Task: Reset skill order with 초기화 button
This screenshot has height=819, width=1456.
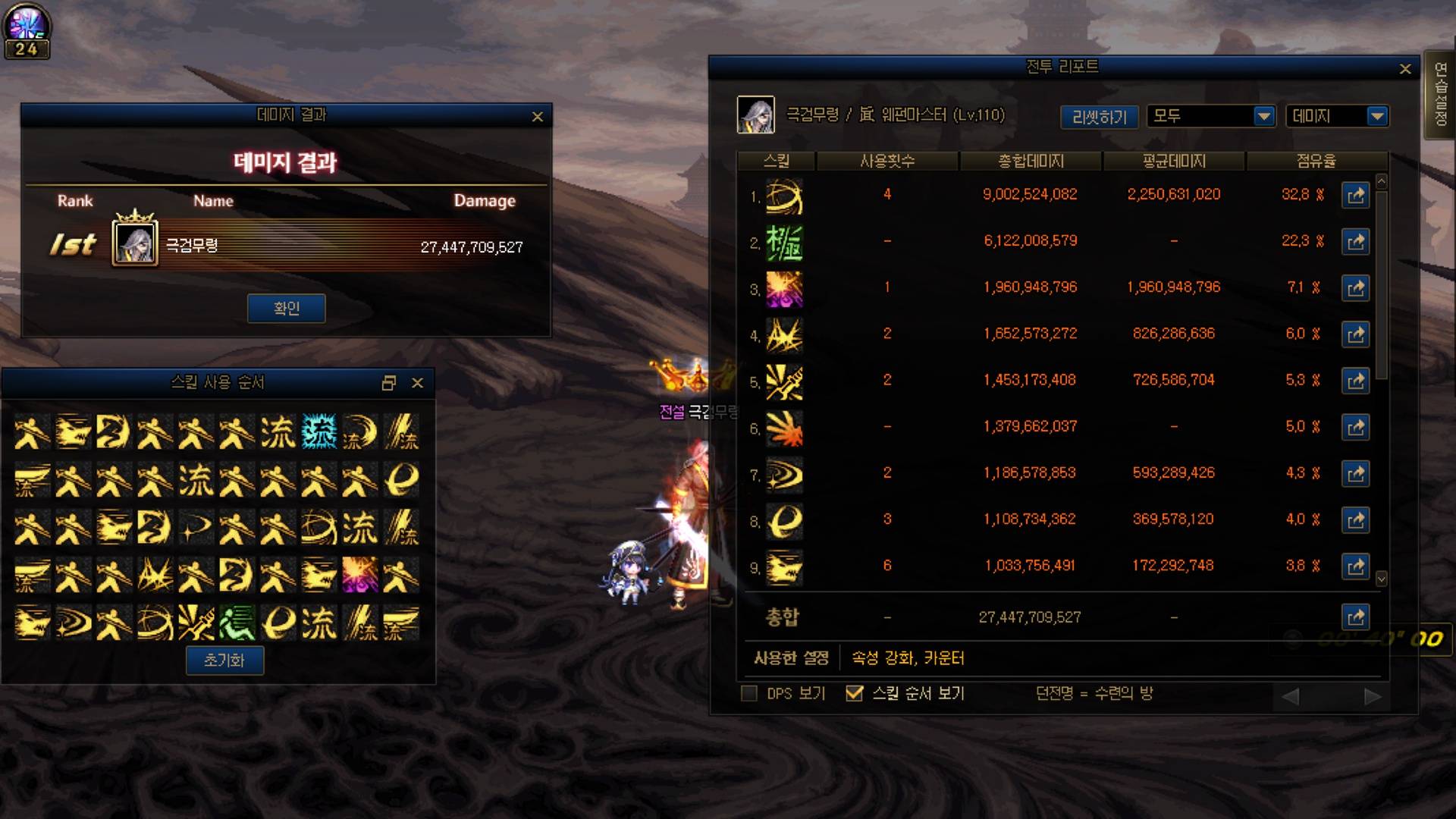Action: pyautogui.click(x=224, y=661)
